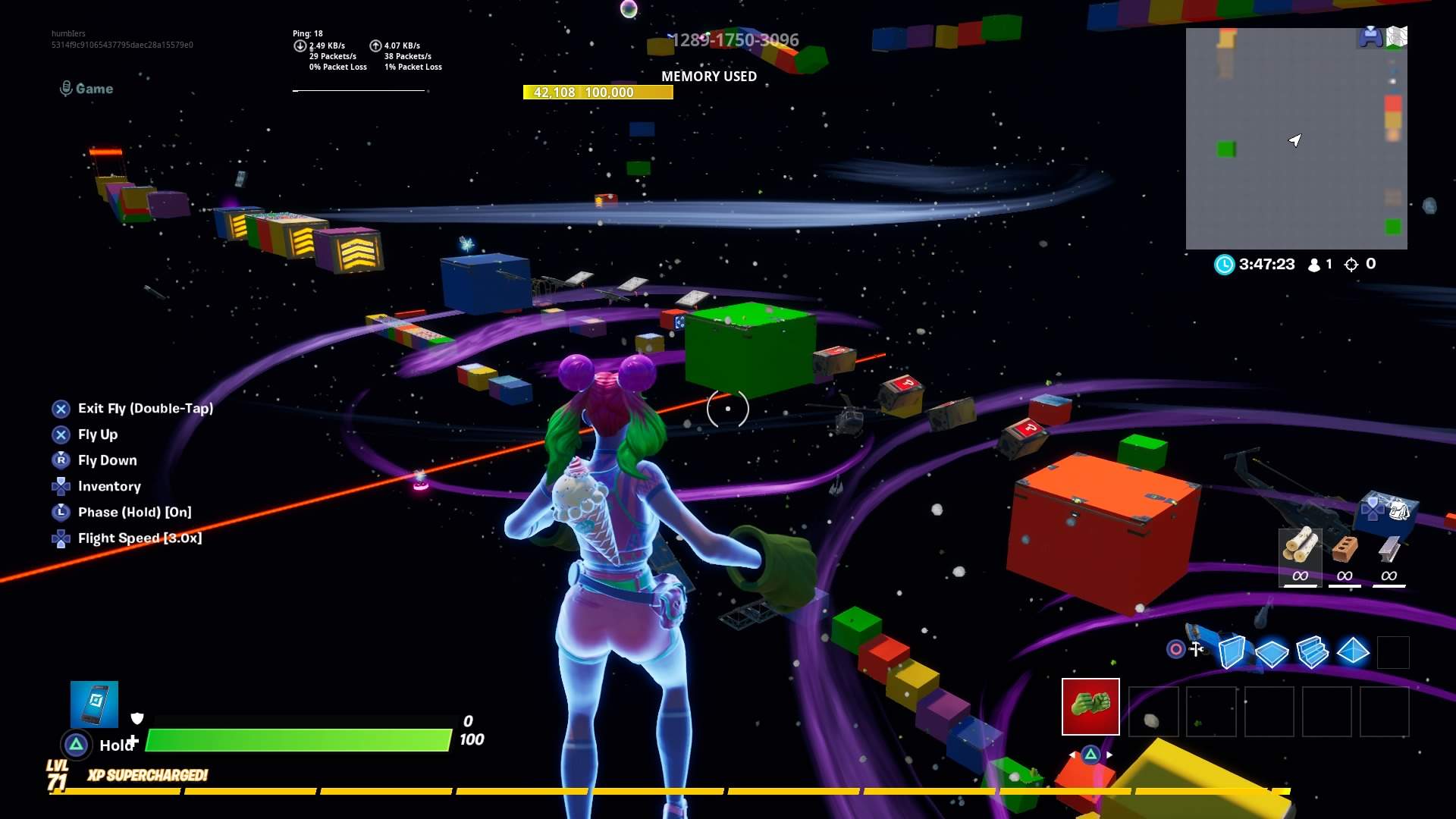
Task: Select the wall build piece icon
Action: pyautogui.click(x=1232, y=651)
